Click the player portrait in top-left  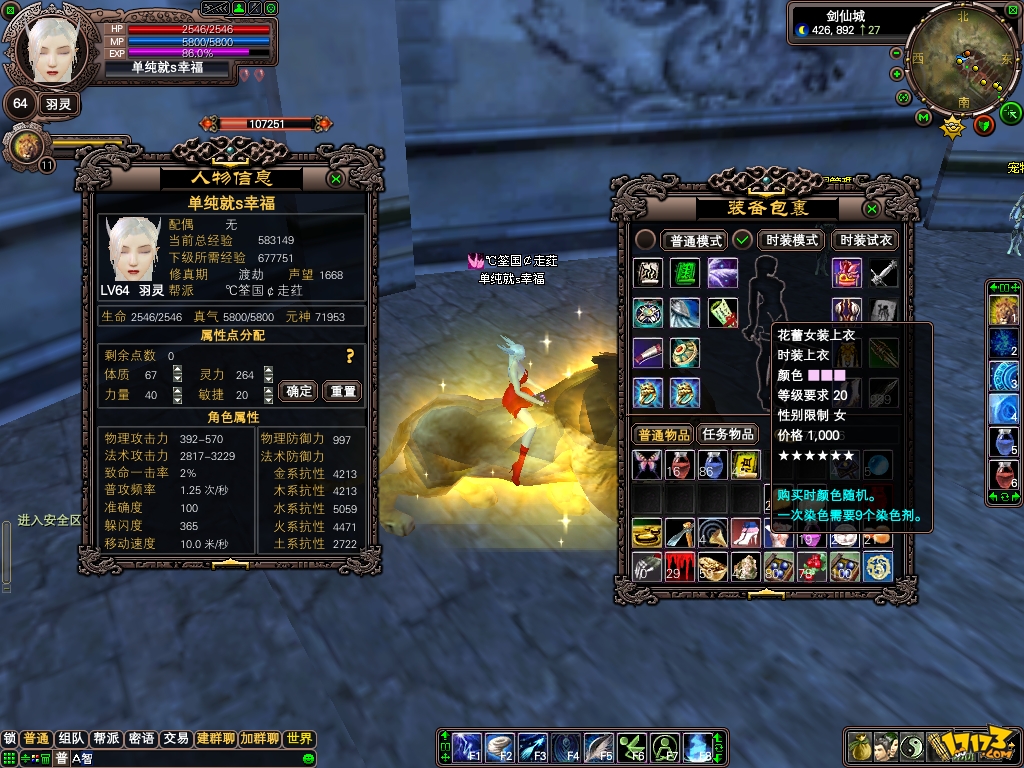[x=48, y=48]
